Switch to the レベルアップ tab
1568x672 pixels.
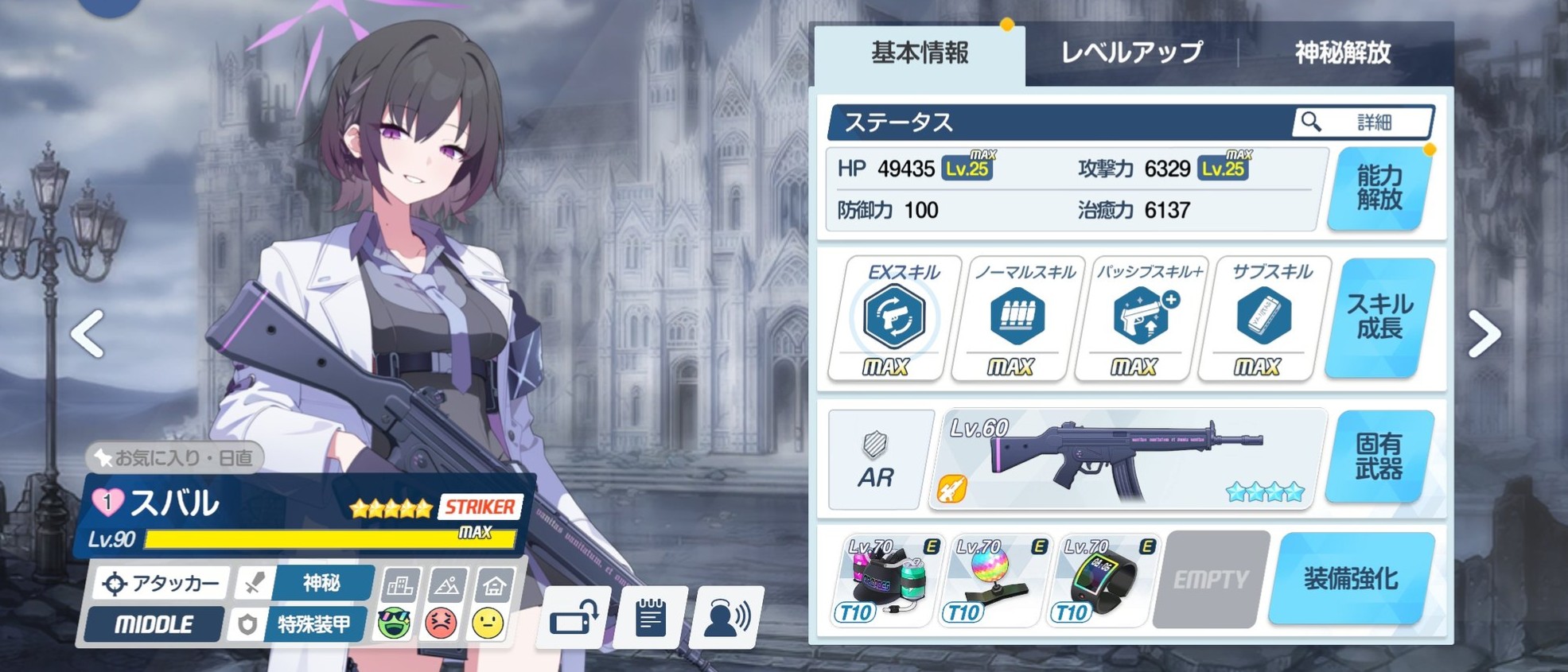[1131, 53]
